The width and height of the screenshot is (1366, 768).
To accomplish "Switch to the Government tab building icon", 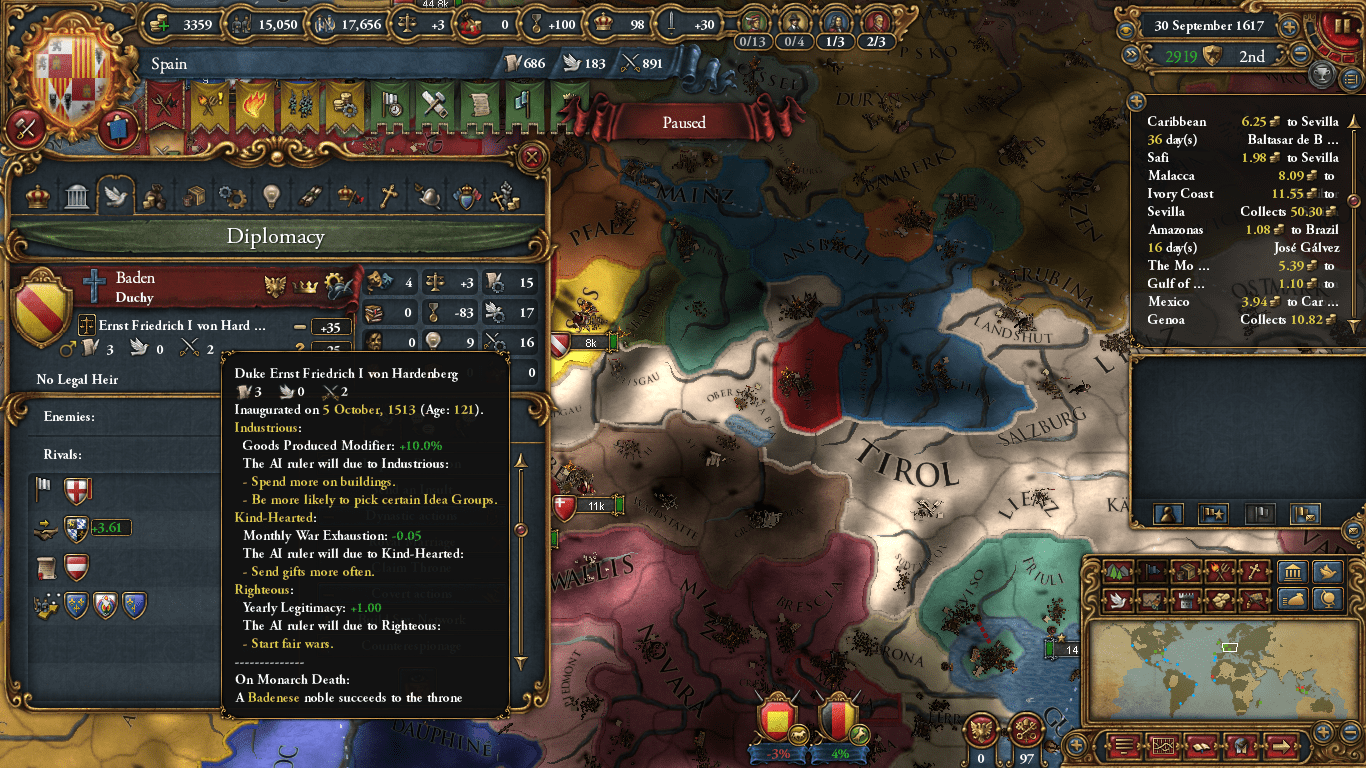I will (76, 196).
